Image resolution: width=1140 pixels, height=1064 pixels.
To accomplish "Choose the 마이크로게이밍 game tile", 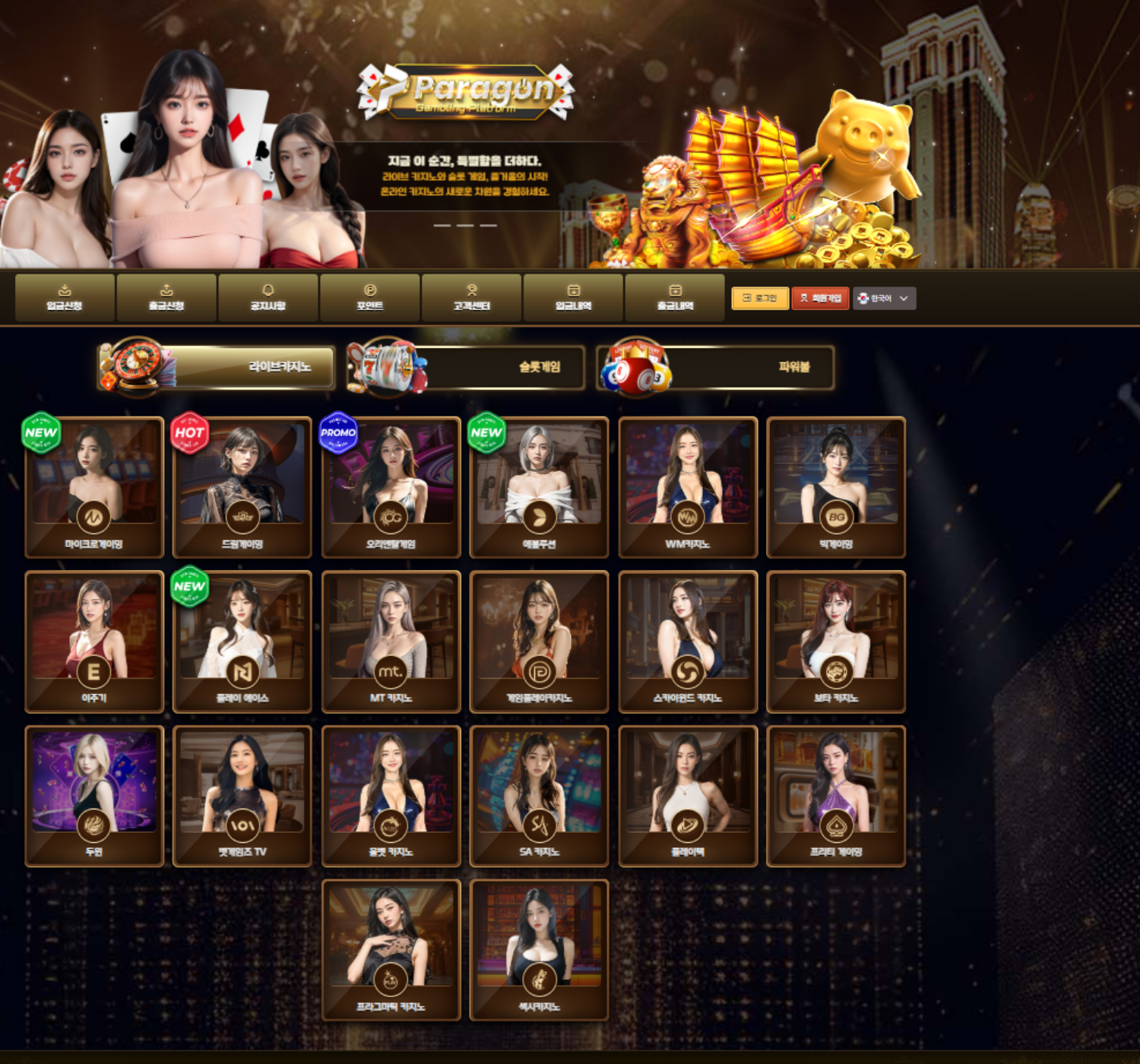I will tap(94, 486).
